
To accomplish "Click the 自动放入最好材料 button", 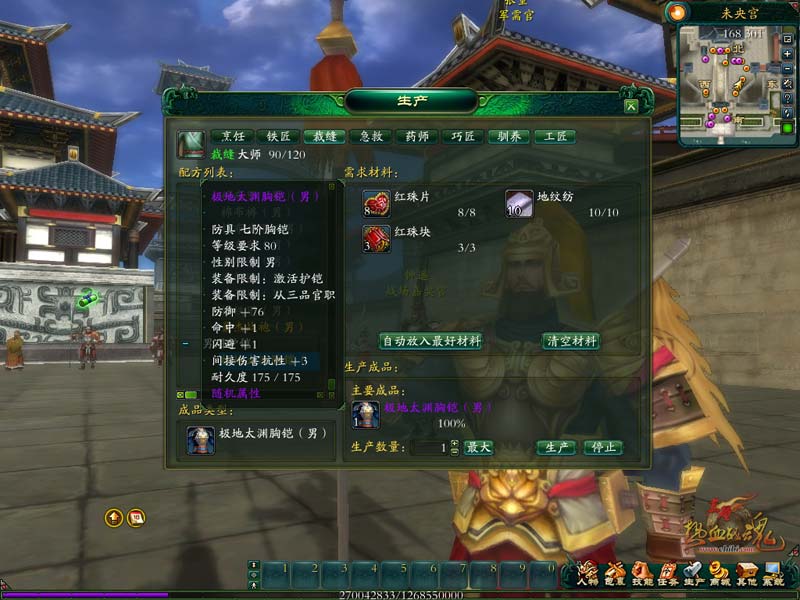I will coord(430,341).
